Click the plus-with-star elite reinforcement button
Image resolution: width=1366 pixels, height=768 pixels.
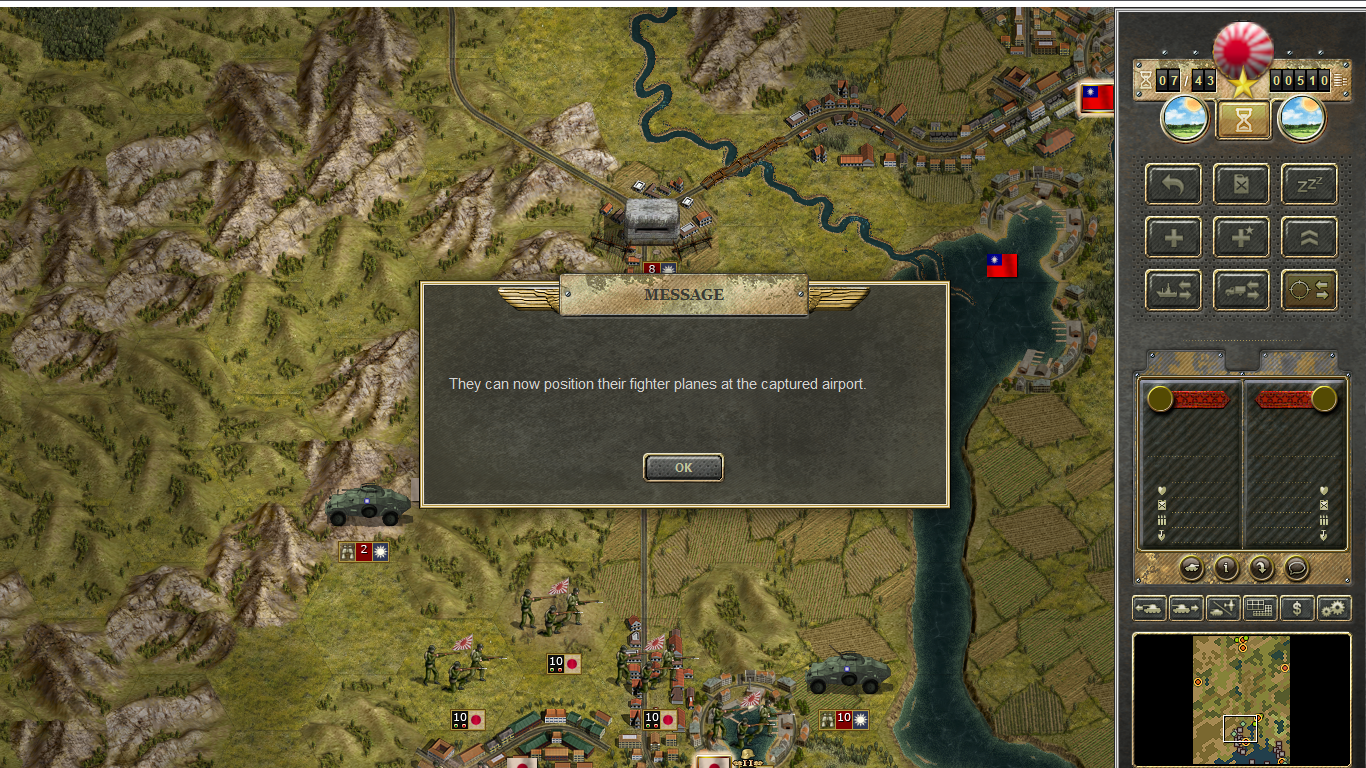click(x=1241, y=237)
